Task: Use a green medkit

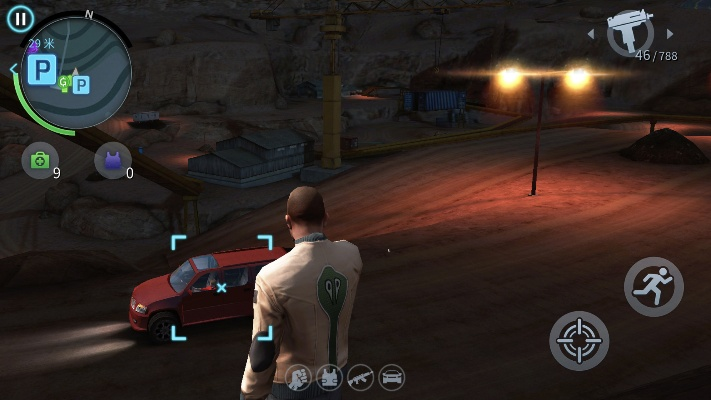Action: [40, 160]
